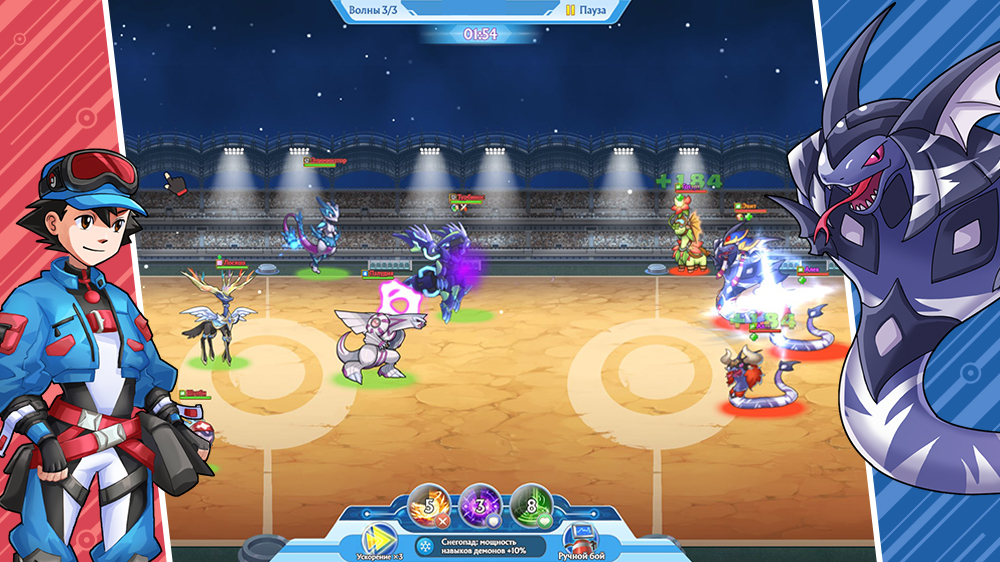Activate the purple lightning skill orb
Image resolution: width=1000 pixels, height=562 pixels.
[x=478, y=505]
